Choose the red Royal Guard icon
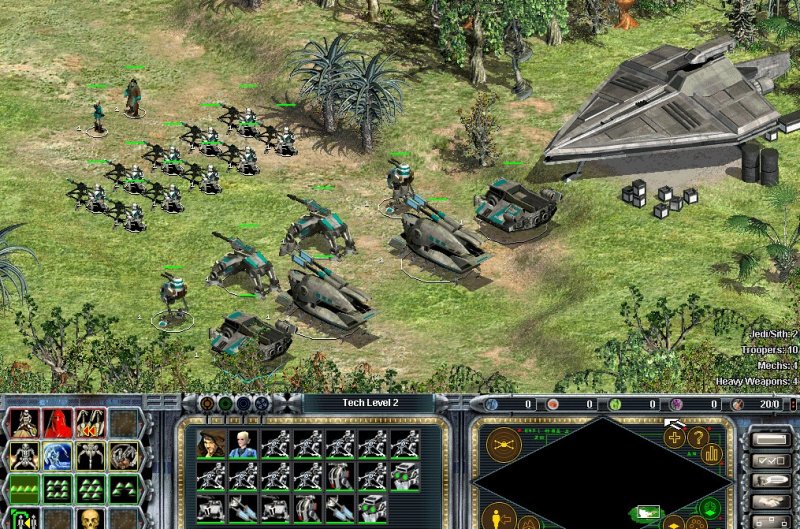 click(57, 424)
